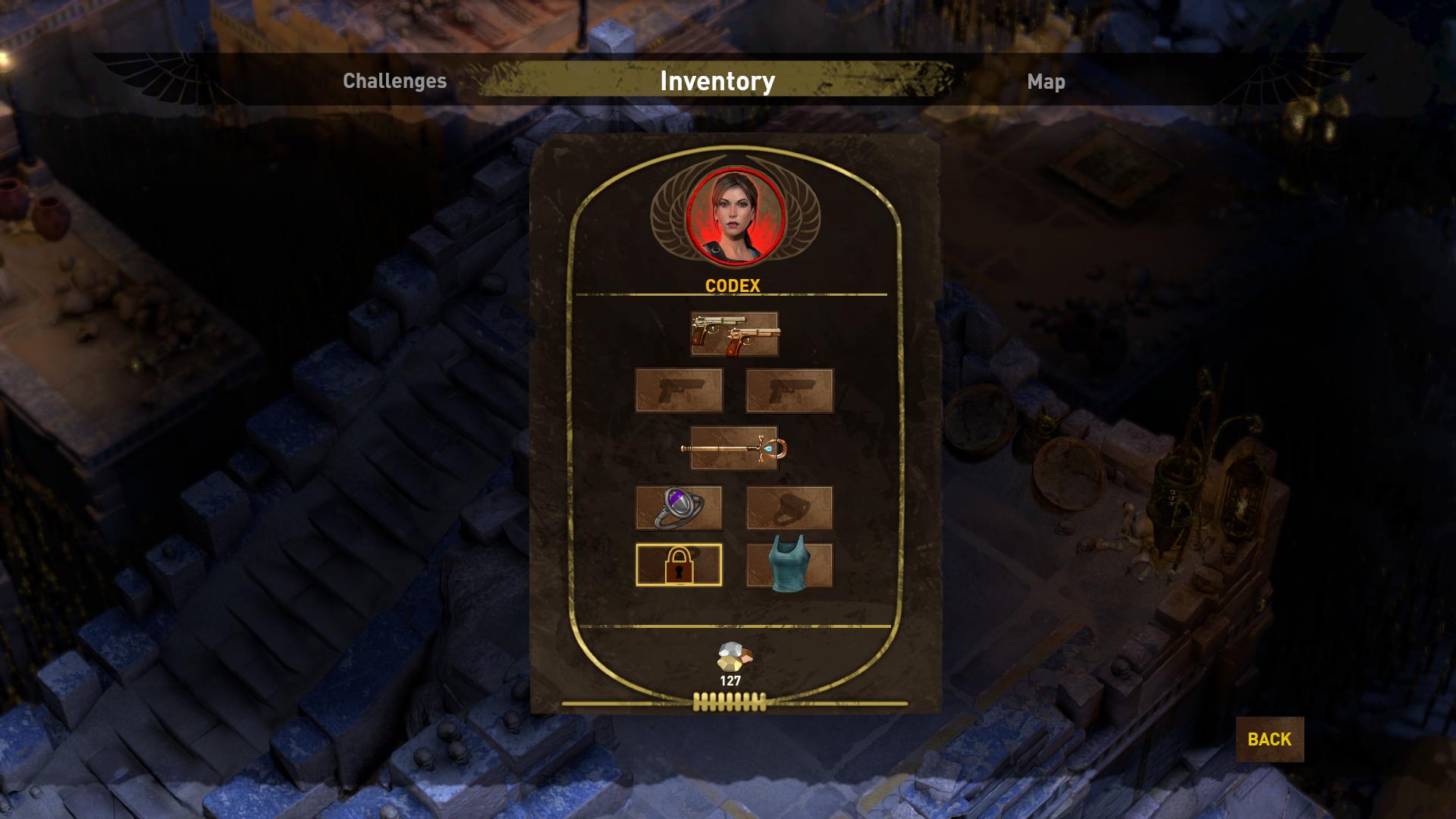Switch to the Challenges tab

[394, 81]
